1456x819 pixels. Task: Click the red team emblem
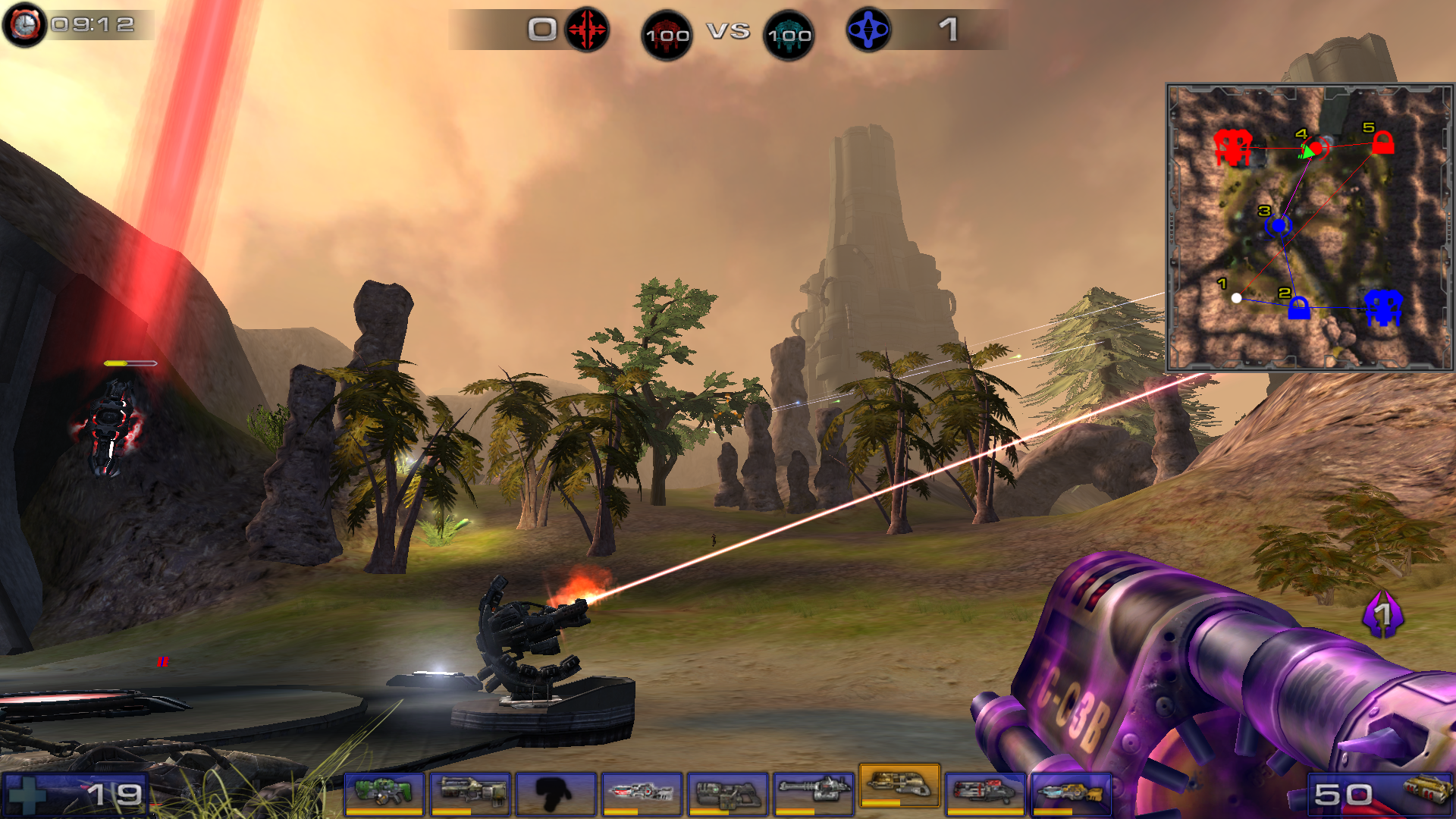pos(587,30)
